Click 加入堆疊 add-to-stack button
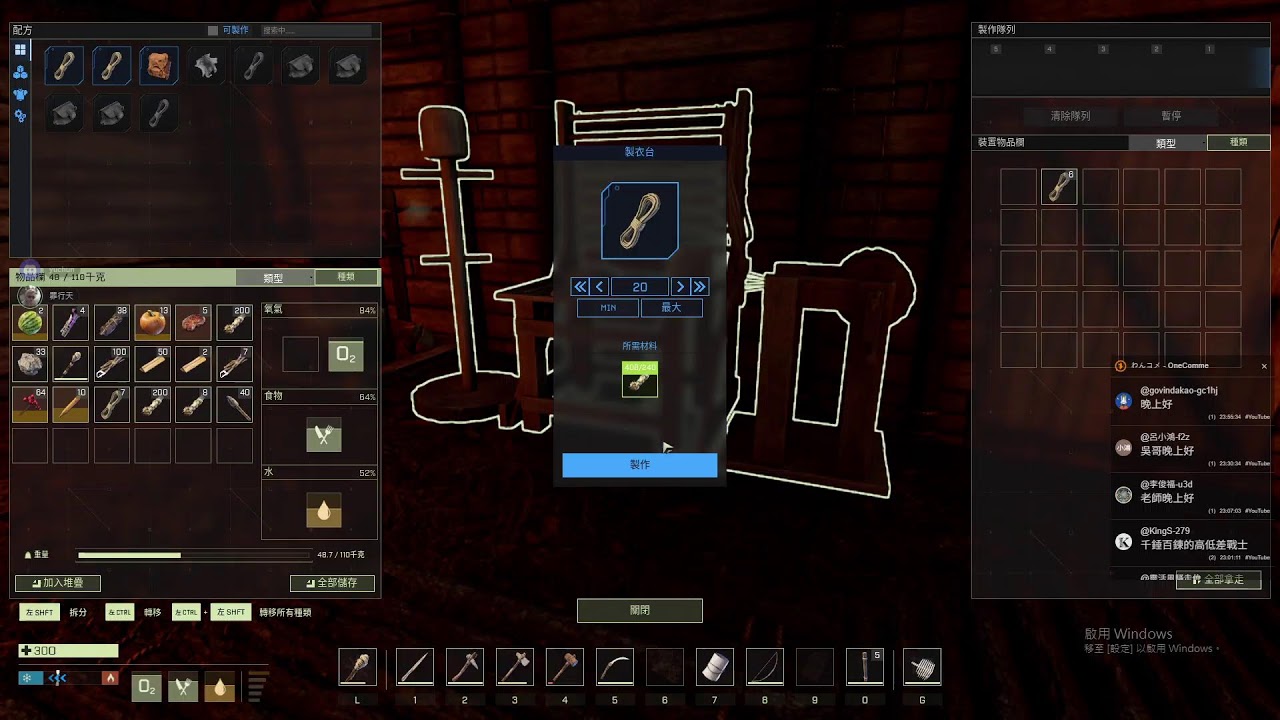This screenshot has width=1280, height=720. point(58,583)
